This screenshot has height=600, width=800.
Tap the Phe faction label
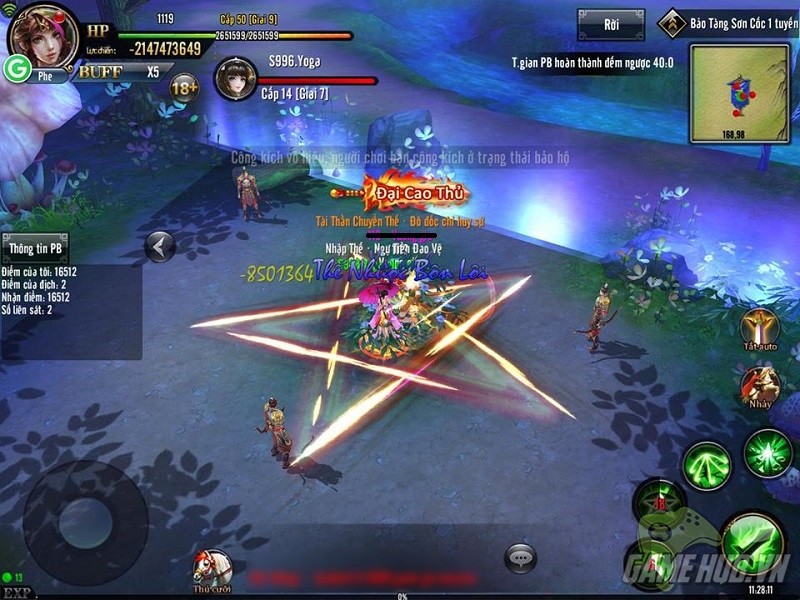point(45,74)
